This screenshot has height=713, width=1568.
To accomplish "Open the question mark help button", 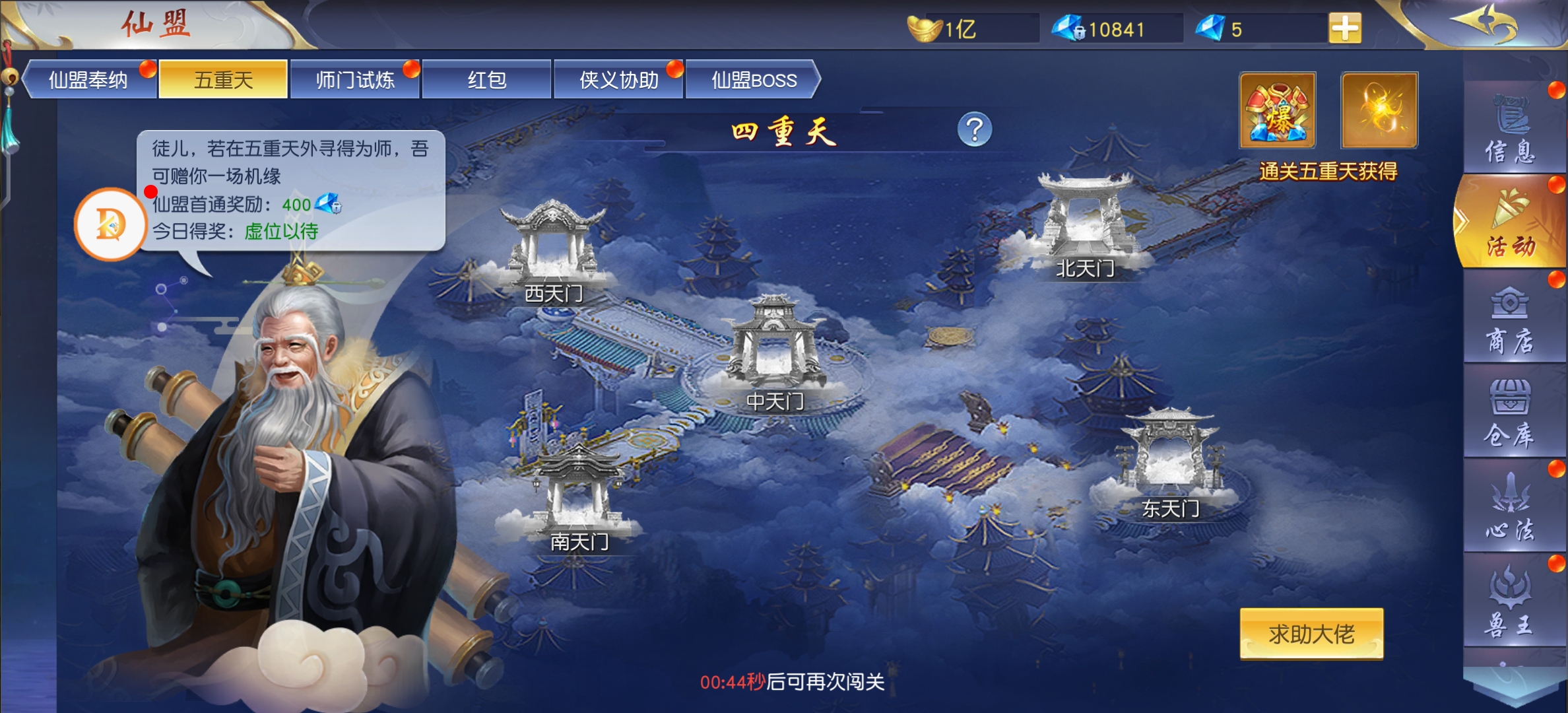I will tap(974, 129).
